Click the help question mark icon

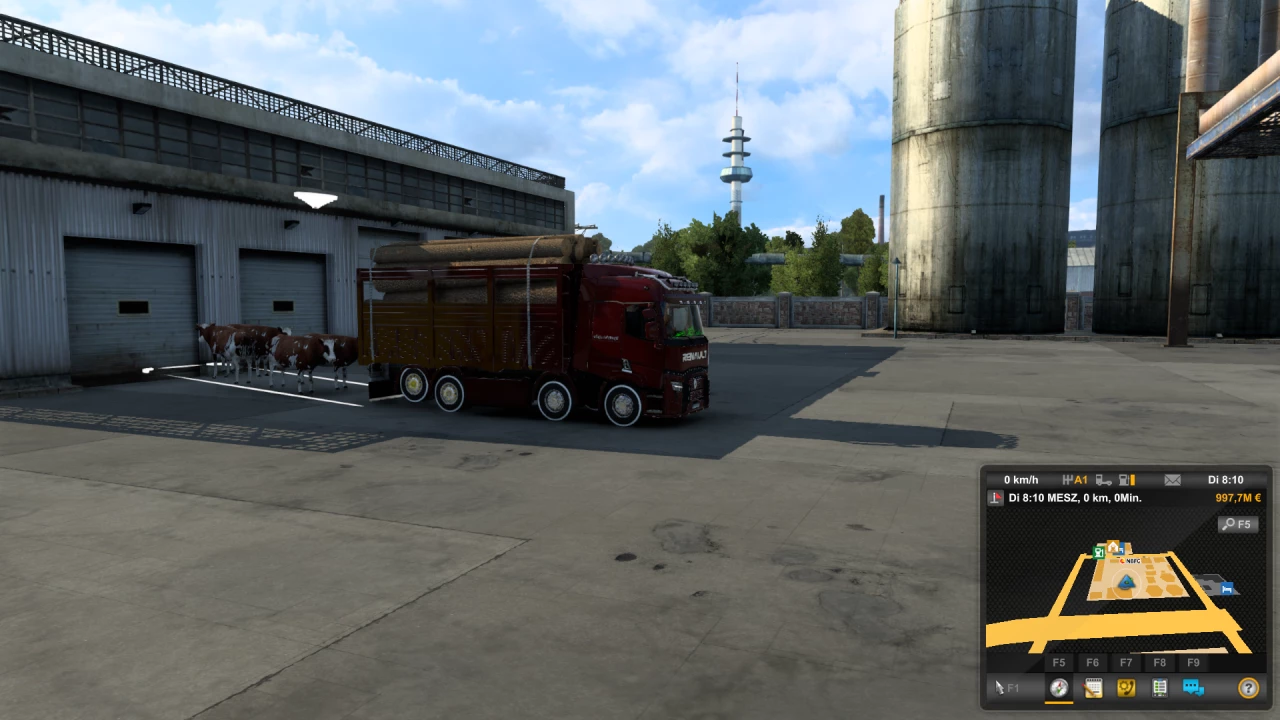pyautogui.click(x=1250, y=689)
